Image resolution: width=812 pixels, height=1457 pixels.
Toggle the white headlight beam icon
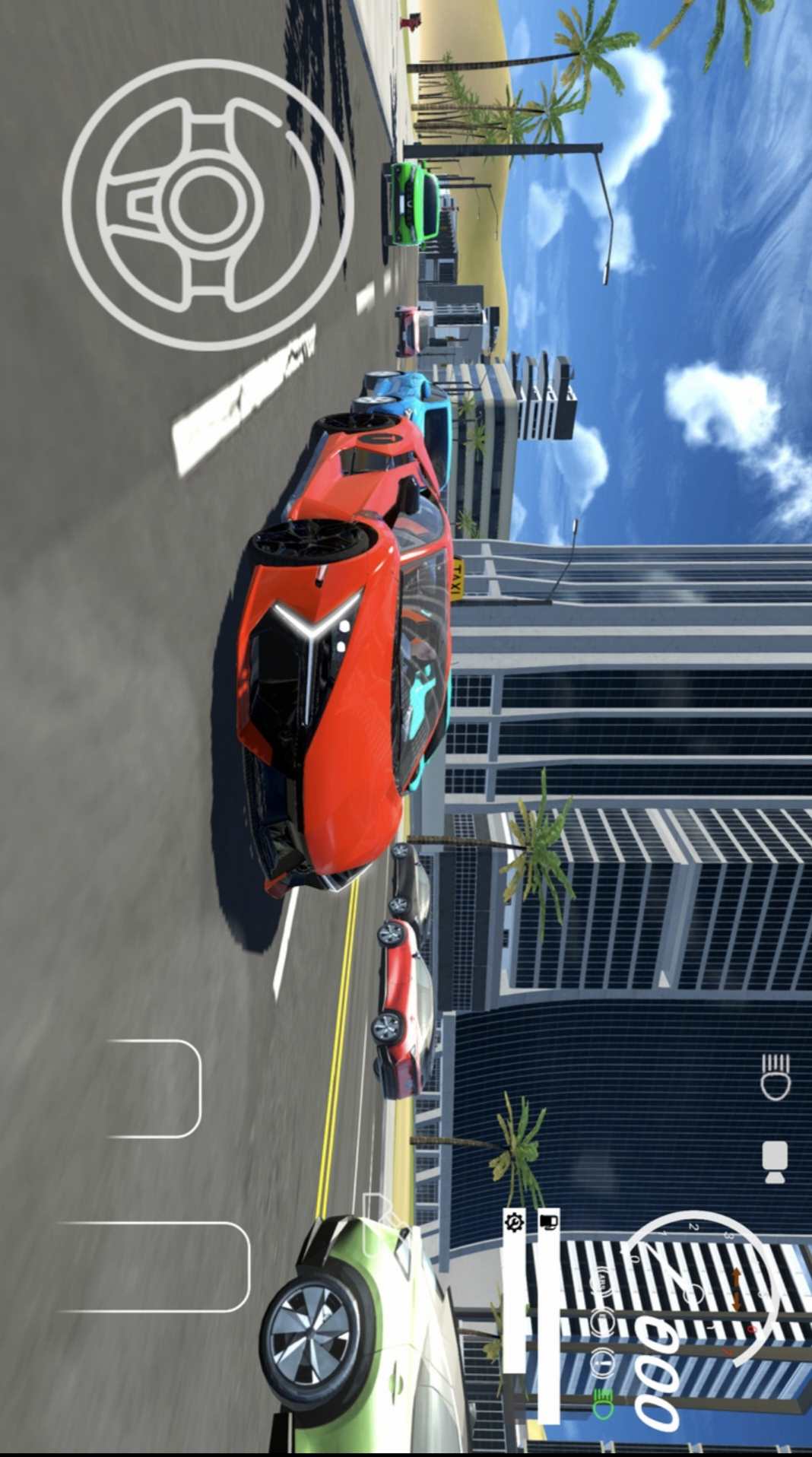pyautogui.click(x=776, y=1076)
